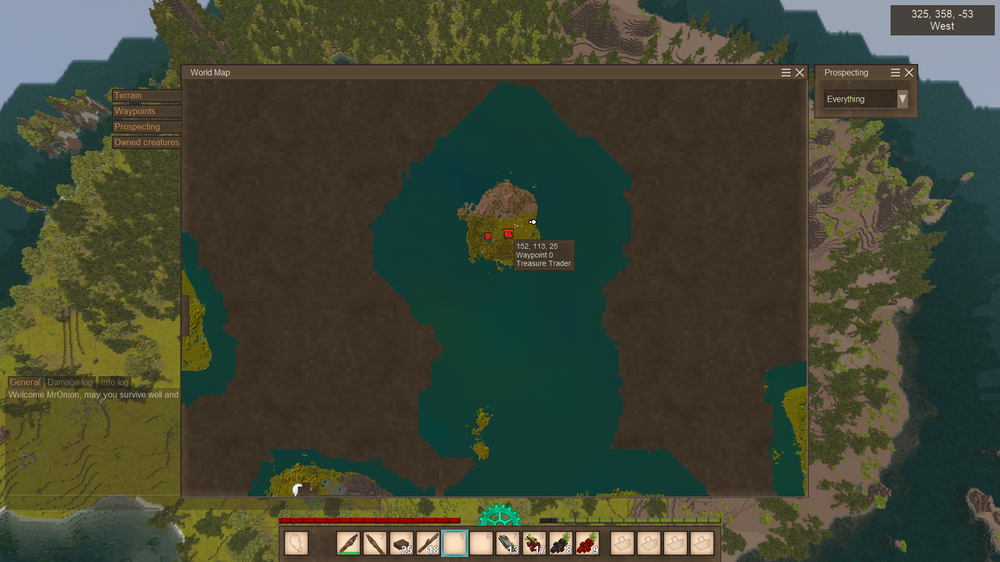Select the hotbar stack of 13 items
The width and height of the screenshot is (1000, 562).
[x=508, y=543]
